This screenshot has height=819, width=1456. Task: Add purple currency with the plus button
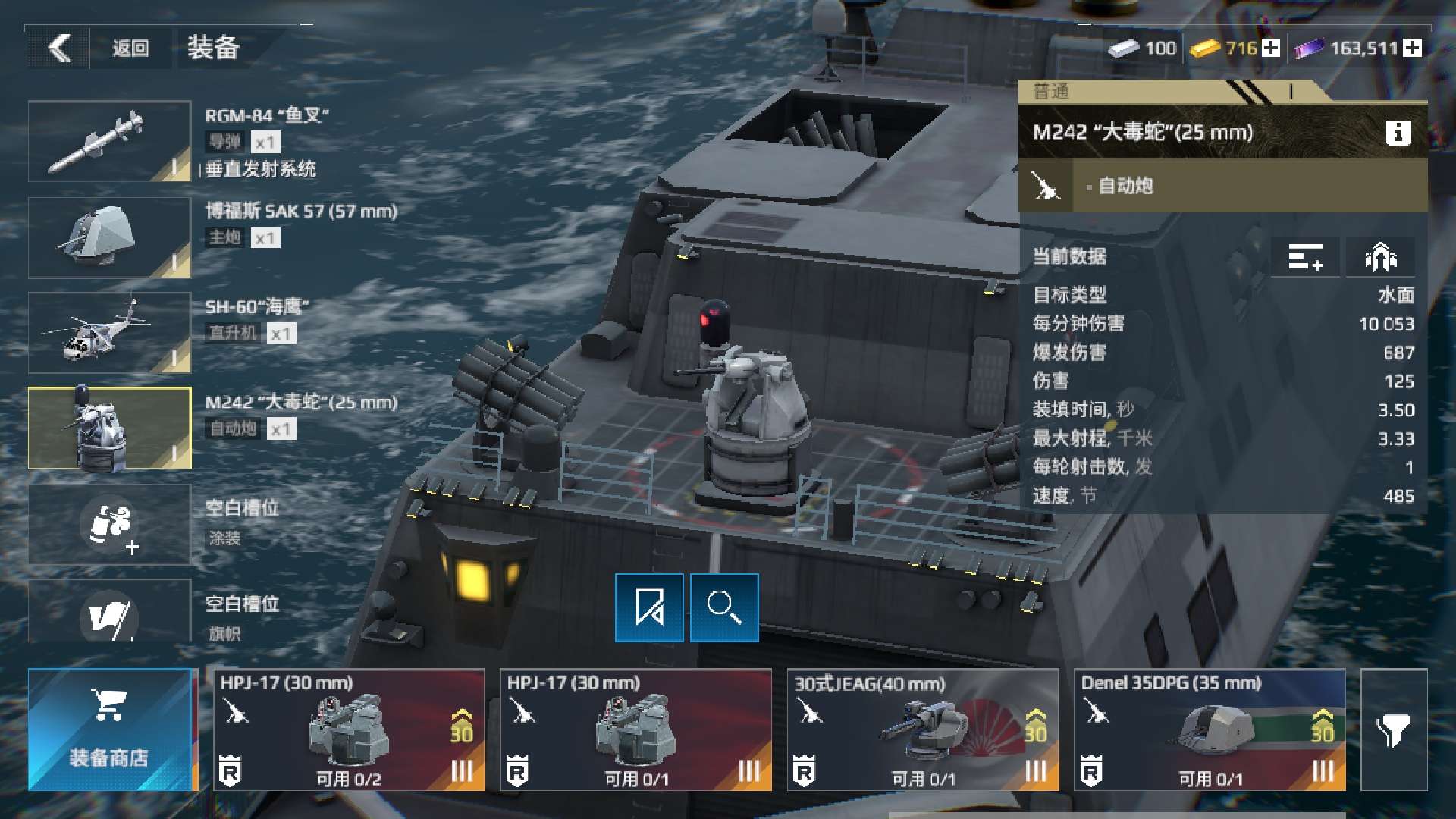click(1412, 49)
